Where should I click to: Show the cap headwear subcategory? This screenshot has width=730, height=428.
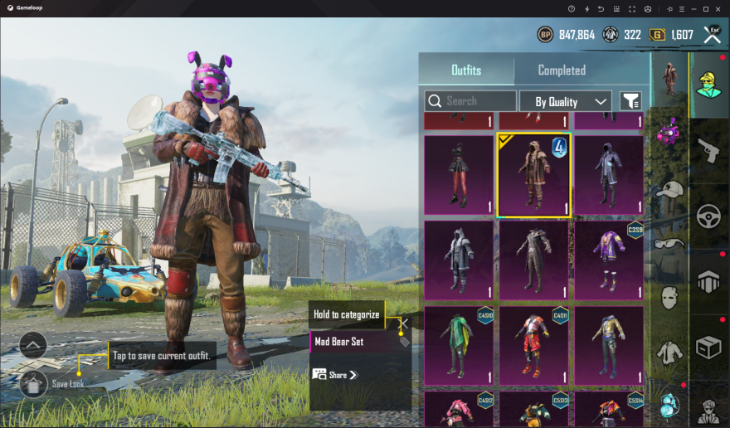pyautogui.click(x=668, y=190)
